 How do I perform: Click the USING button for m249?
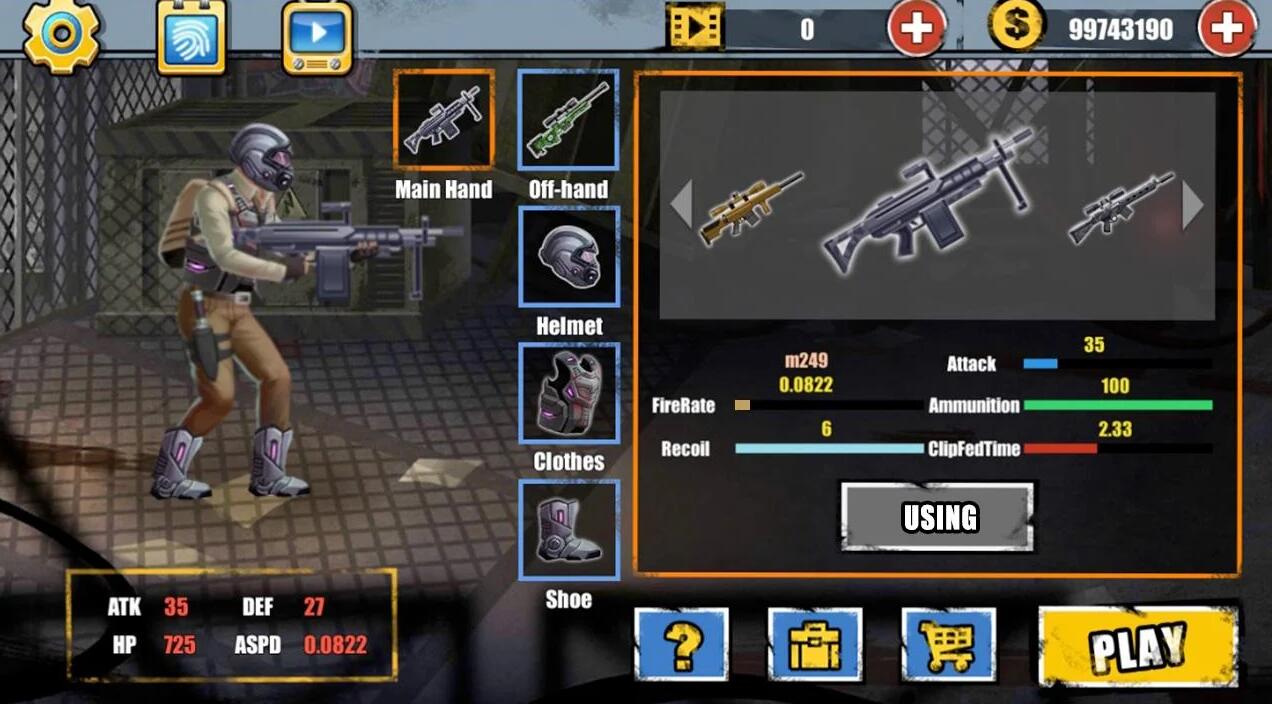click(937, 517)
